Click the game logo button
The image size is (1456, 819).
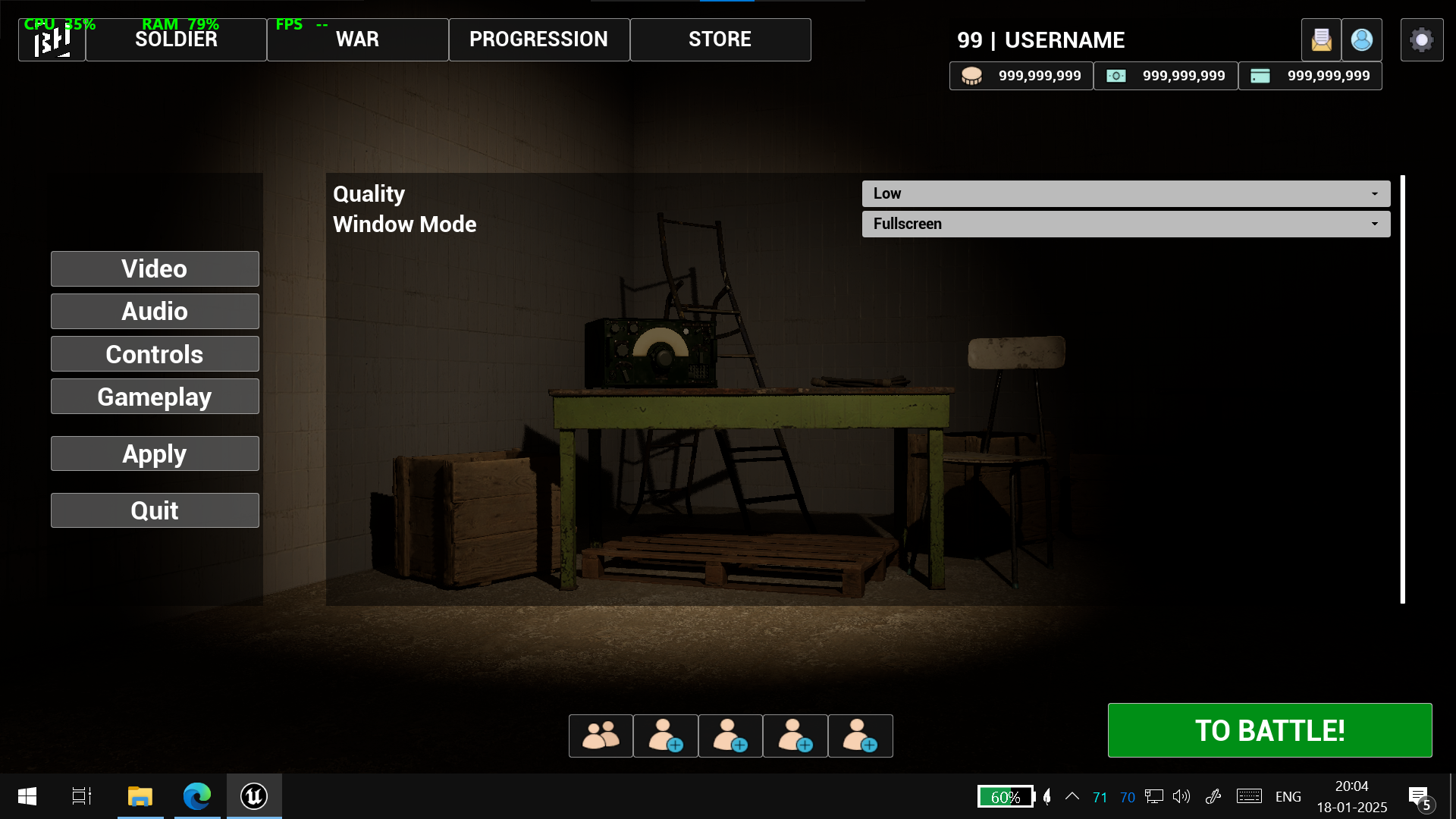(x=52, y=41)
